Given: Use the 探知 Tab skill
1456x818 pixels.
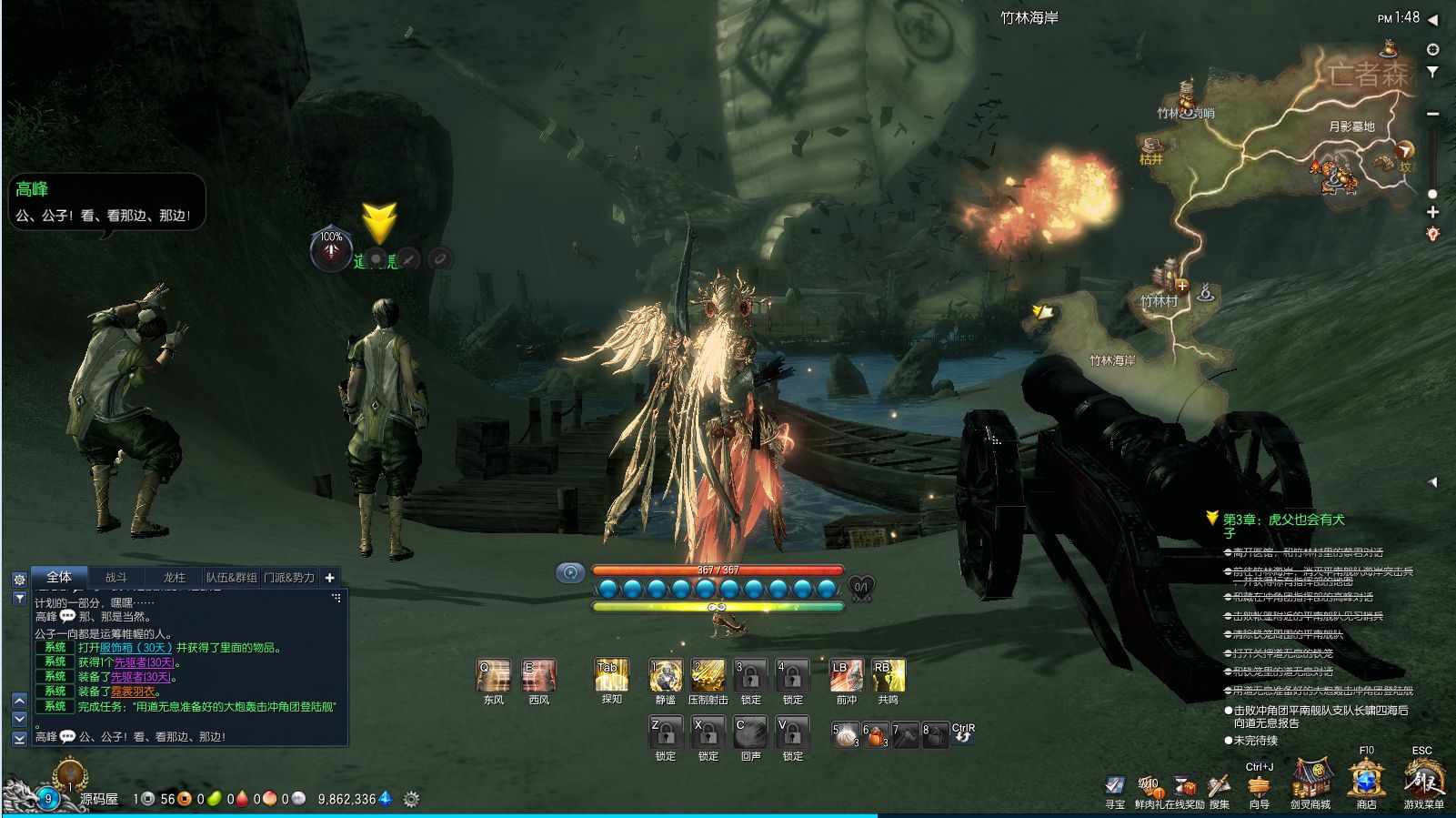Looking at the screenshot, I should (611, 676).
